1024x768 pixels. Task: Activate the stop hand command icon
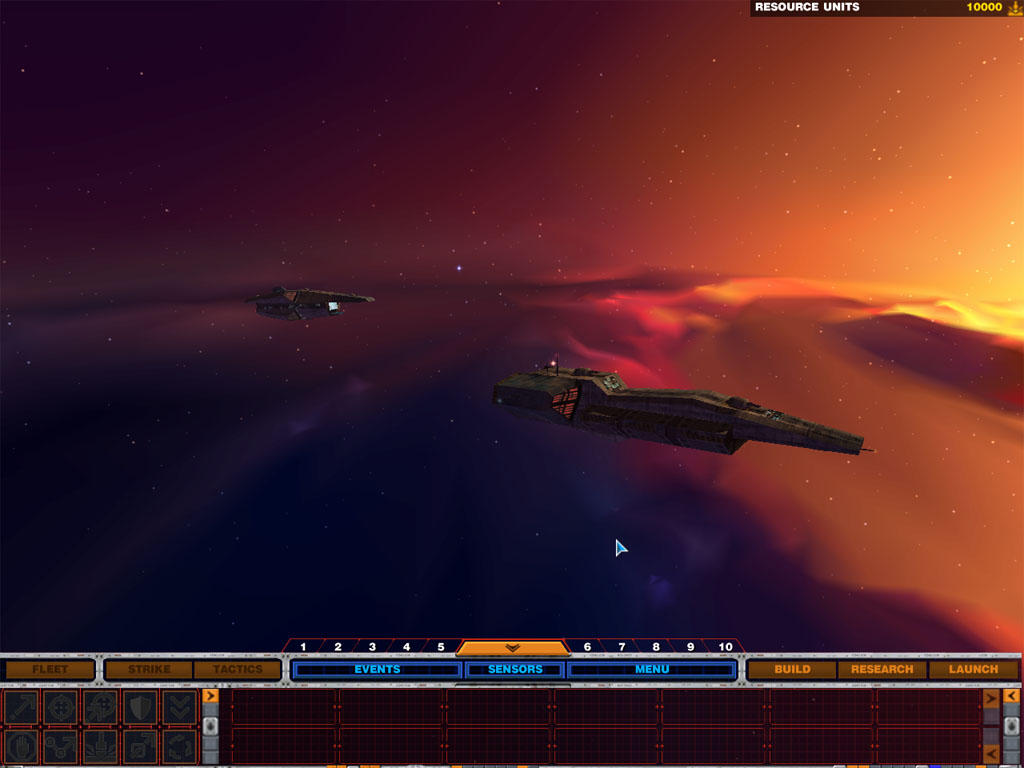20,746
